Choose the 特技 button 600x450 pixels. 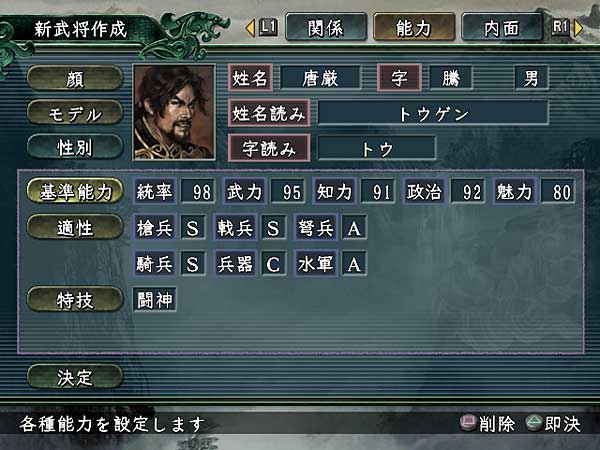click(75, 298)
